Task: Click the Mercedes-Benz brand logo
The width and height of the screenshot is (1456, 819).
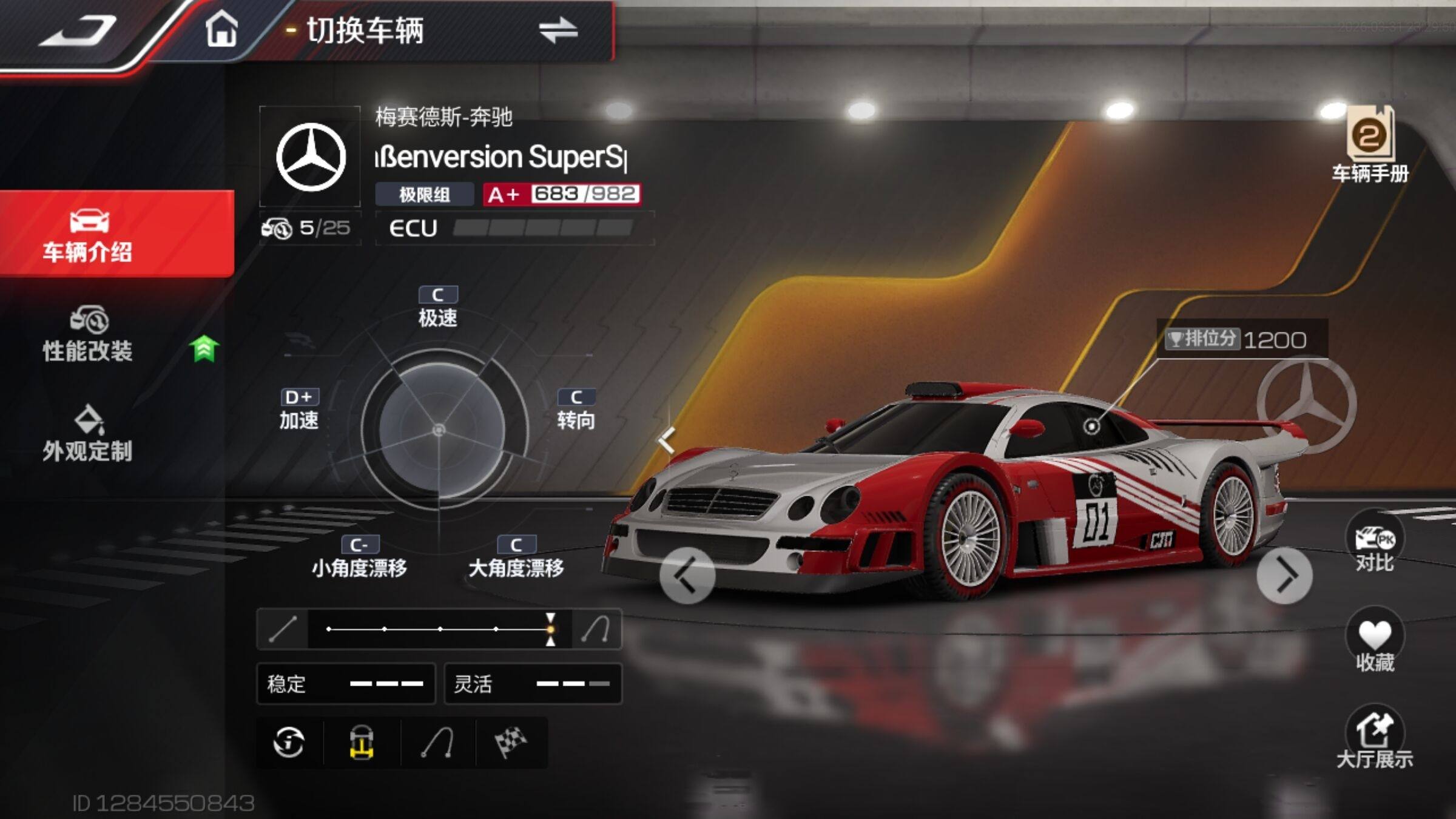Action: [311, 157]
